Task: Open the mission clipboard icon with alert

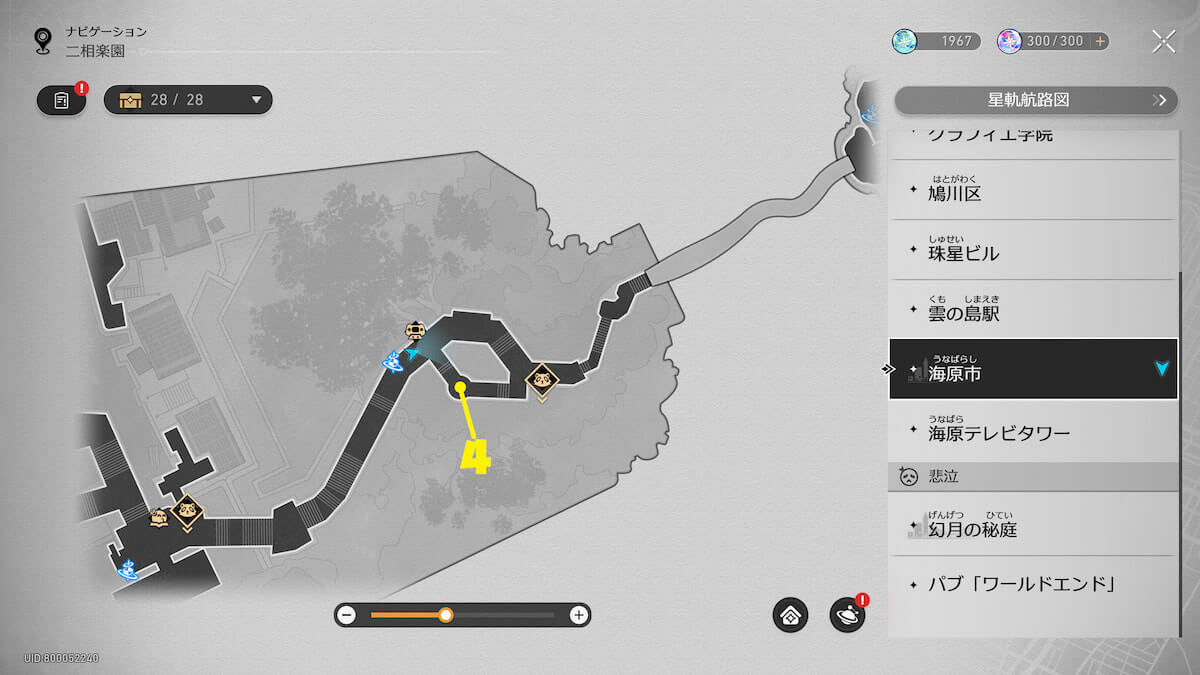Action: (x=62, y=100)
